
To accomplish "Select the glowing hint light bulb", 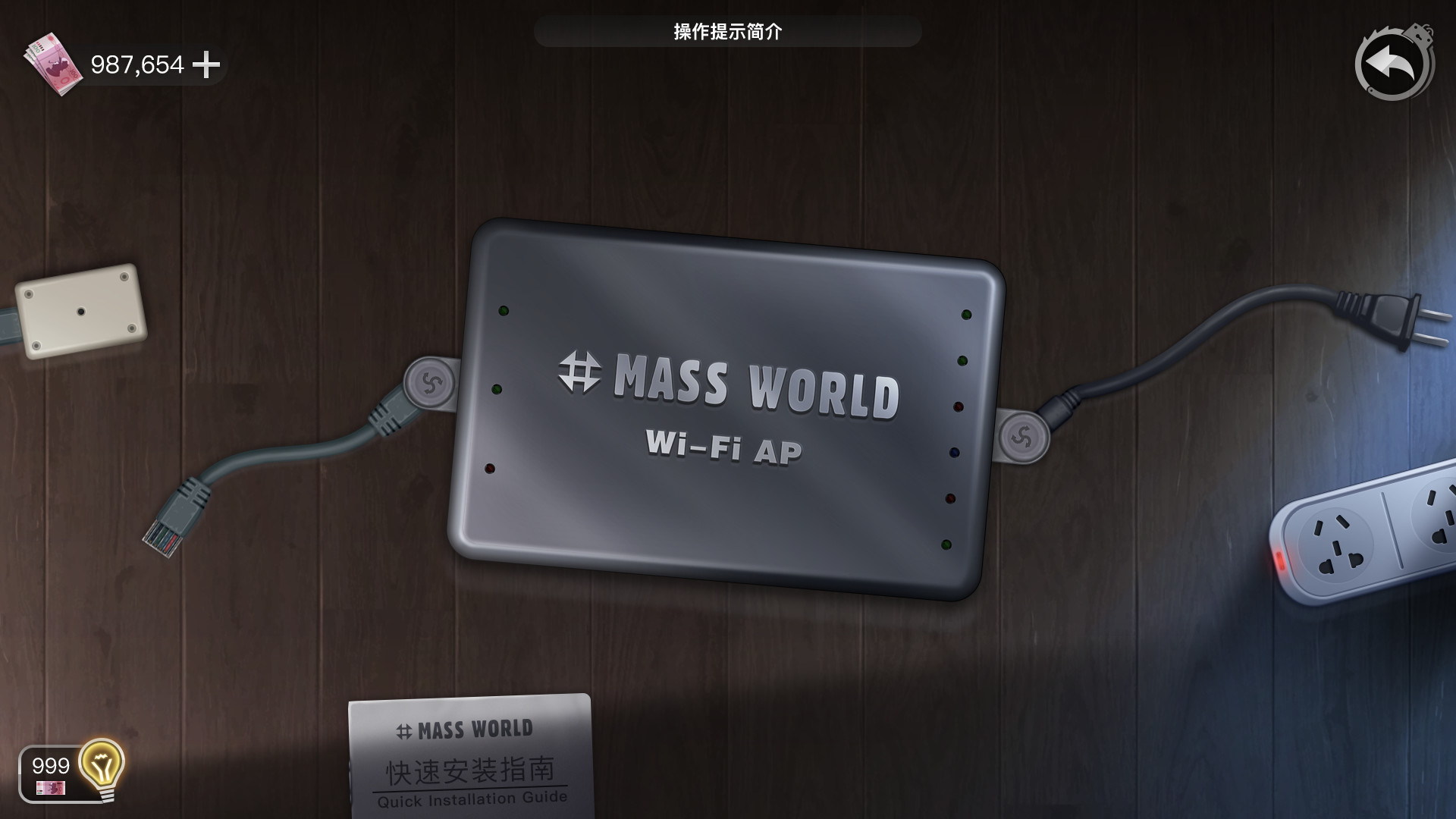I will point(101,767).
